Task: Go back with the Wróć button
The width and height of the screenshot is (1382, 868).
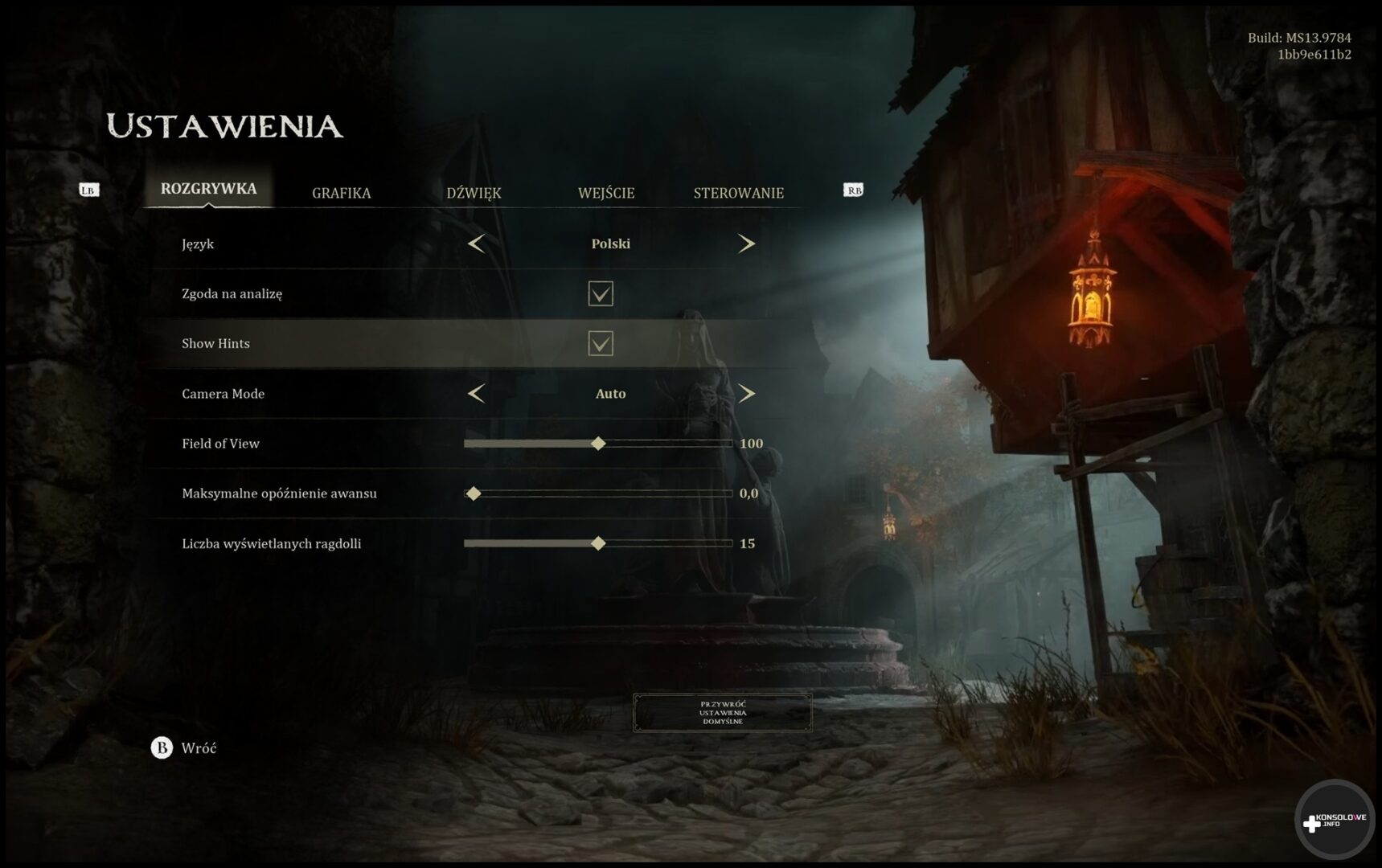Action: click(x=184, y=748)
